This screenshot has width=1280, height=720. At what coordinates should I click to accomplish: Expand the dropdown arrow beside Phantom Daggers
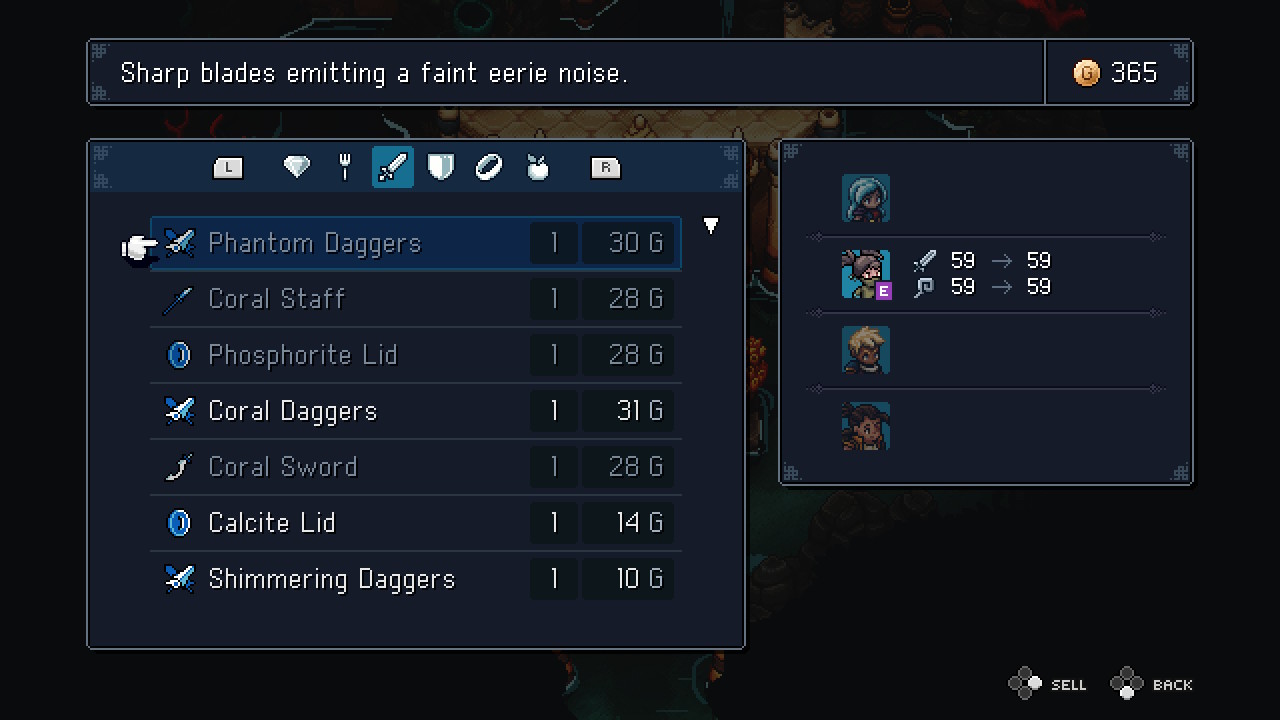[x=710, y=226]
